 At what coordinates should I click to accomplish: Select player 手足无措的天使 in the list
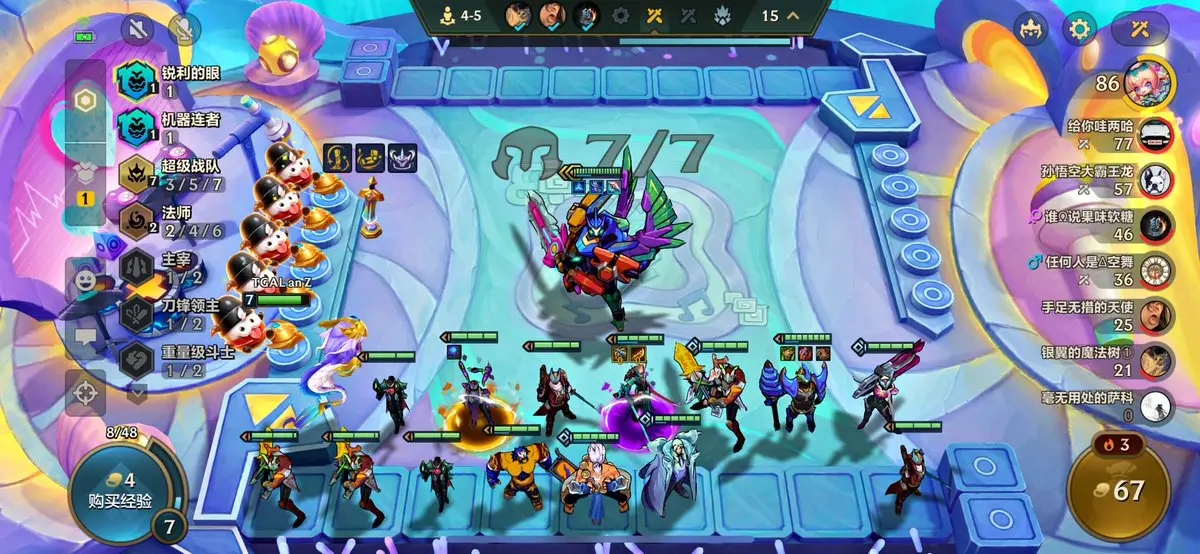1110,315
